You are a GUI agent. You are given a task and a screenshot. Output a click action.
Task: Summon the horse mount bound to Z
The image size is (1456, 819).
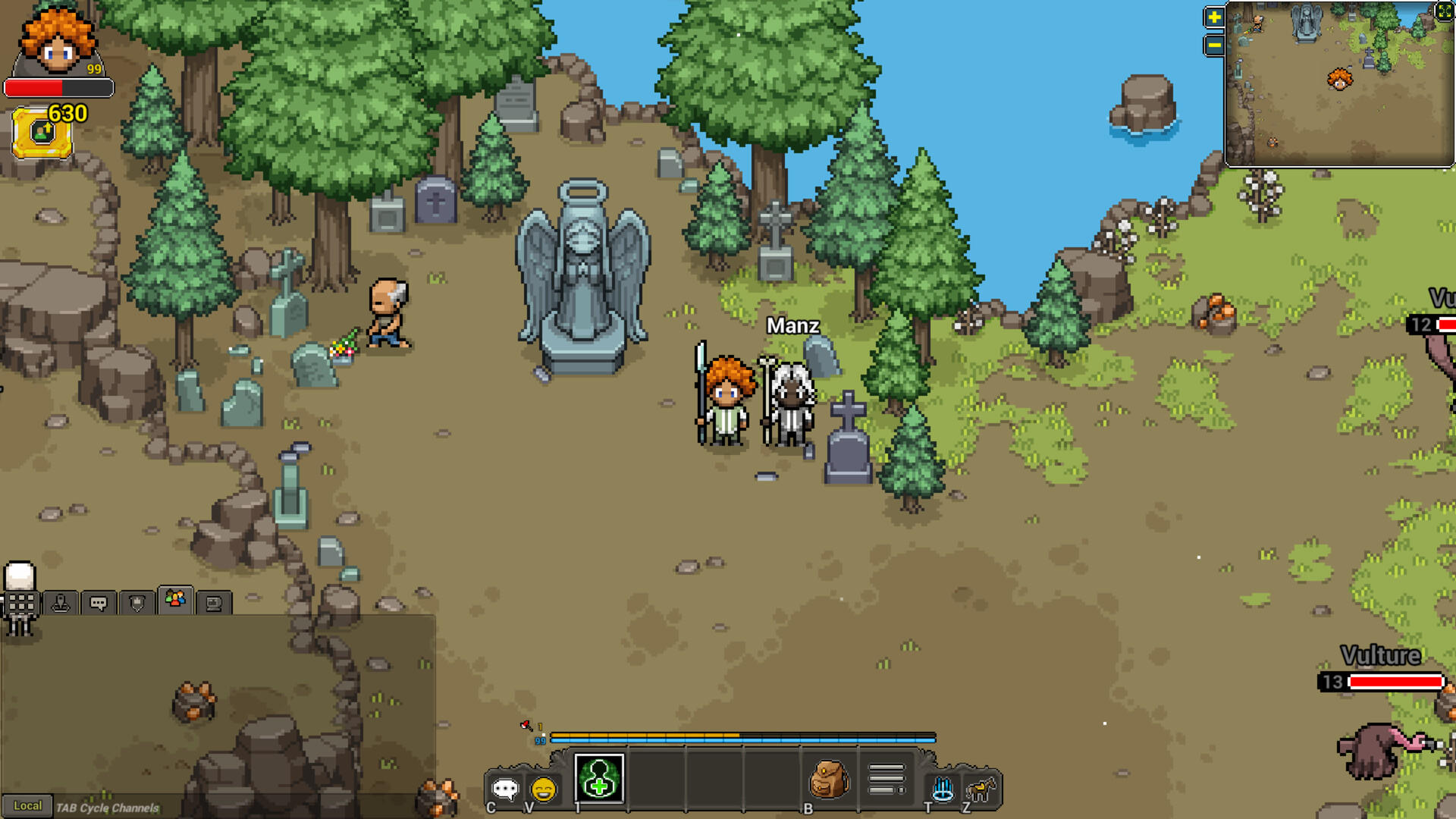(980, 789)
